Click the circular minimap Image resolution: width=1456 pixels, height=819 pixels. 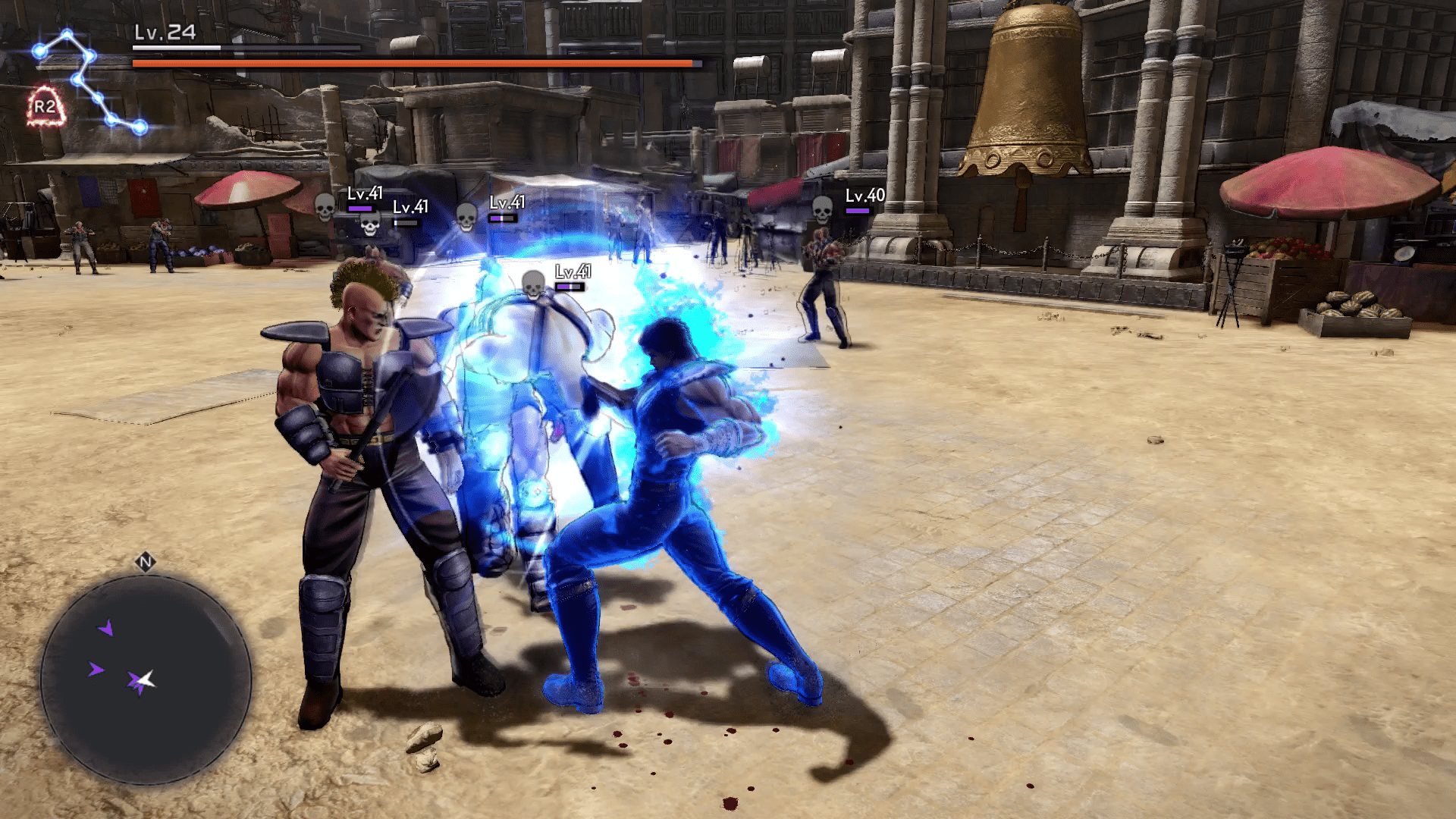pos(146,679)
